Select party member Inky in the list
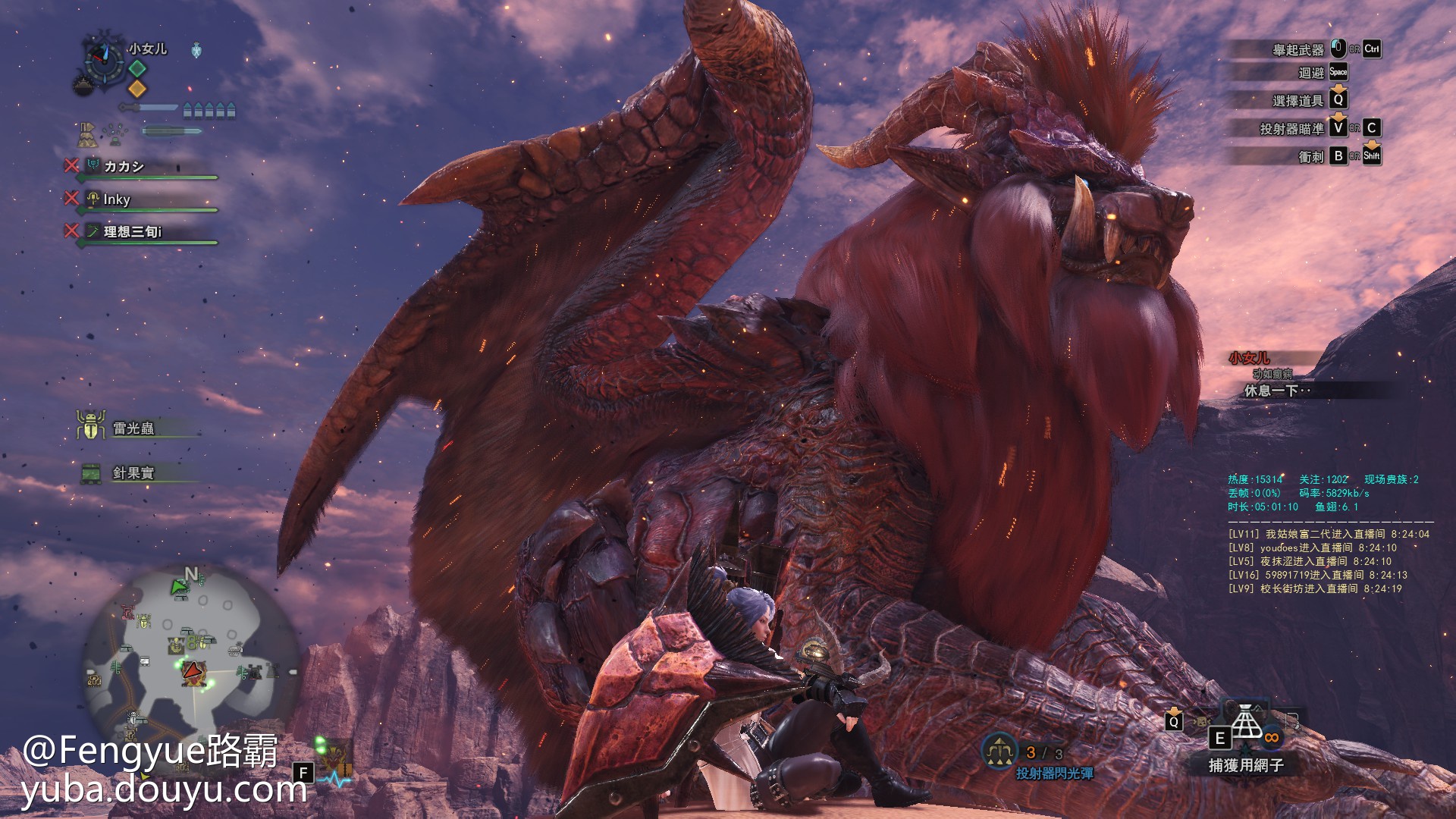Image resolution: width=1456 pixels, height=819 pixels. coord(117,199)
